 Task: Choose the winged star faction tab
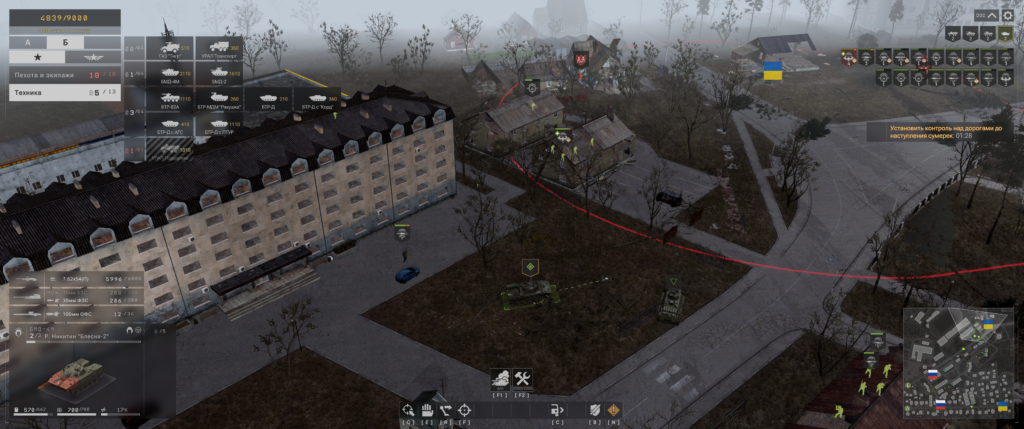point(91,59)
